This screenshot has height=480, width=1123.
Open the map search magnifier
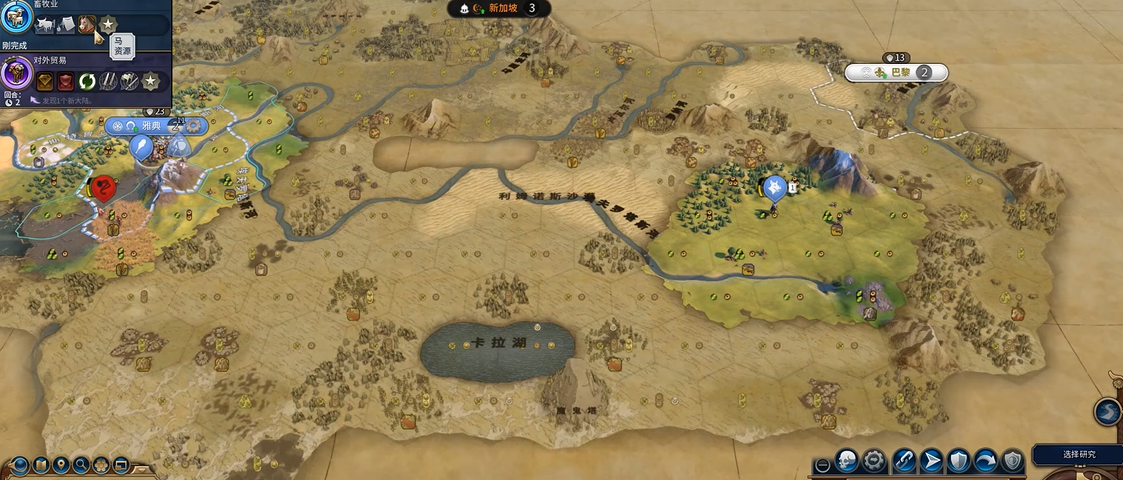[x=82, y=465]
